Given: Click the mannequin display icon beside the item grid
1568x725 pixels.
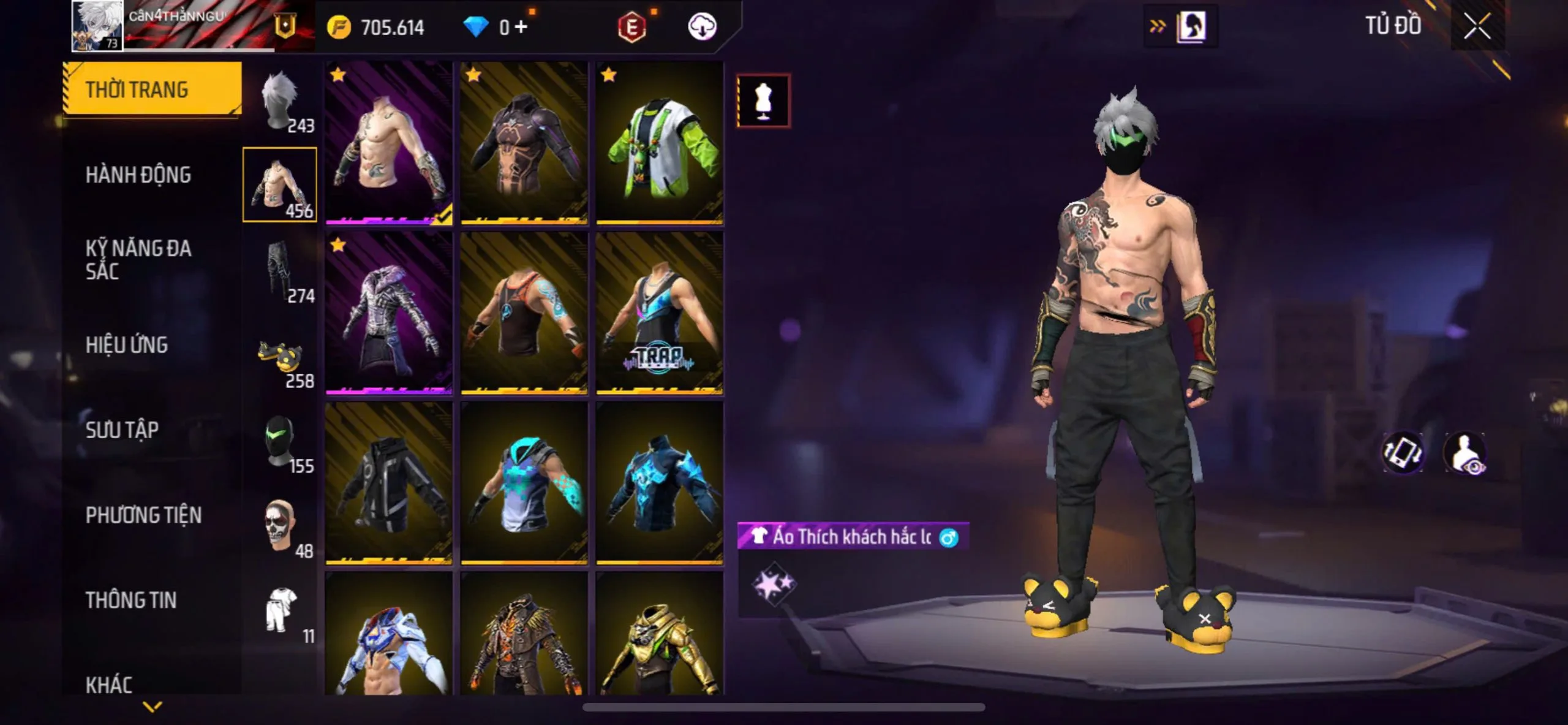Looking at the screenshot, I should click(764, 100).
